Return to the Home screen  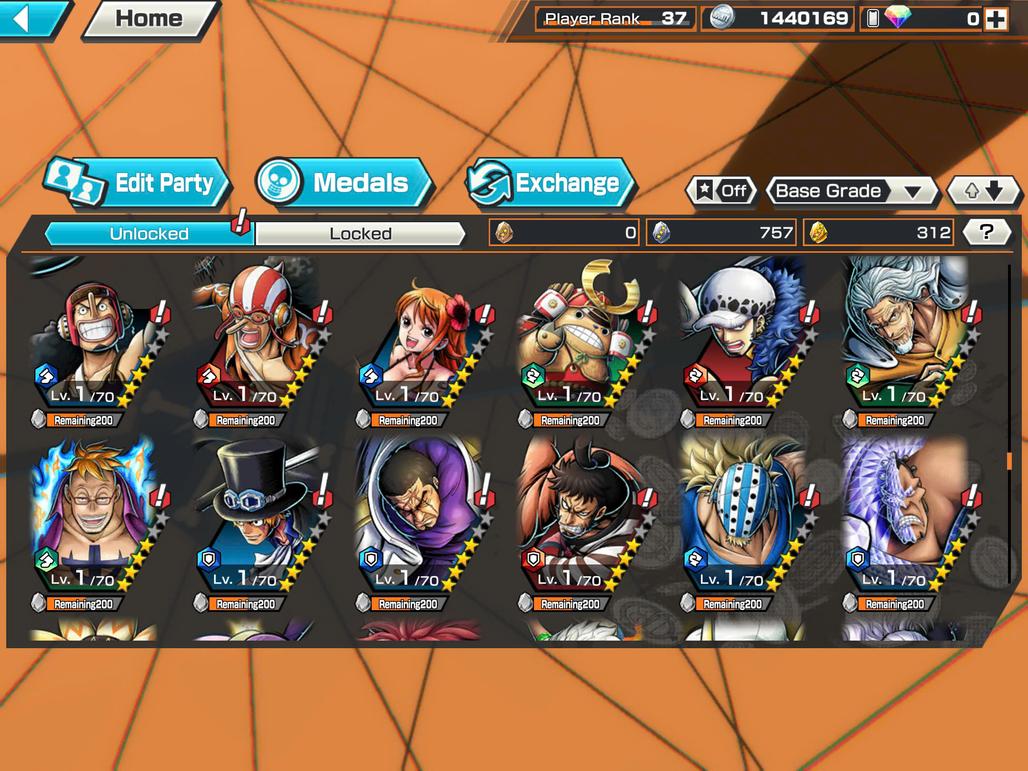click(150, 18)
